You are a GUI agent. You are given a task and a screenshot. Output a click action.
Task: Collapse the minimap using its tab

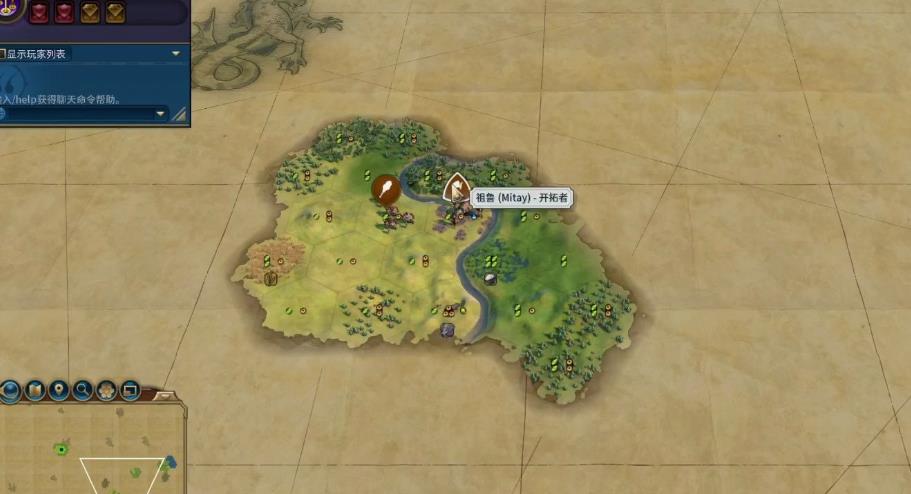pyautogui.click(x=164, y=396)
